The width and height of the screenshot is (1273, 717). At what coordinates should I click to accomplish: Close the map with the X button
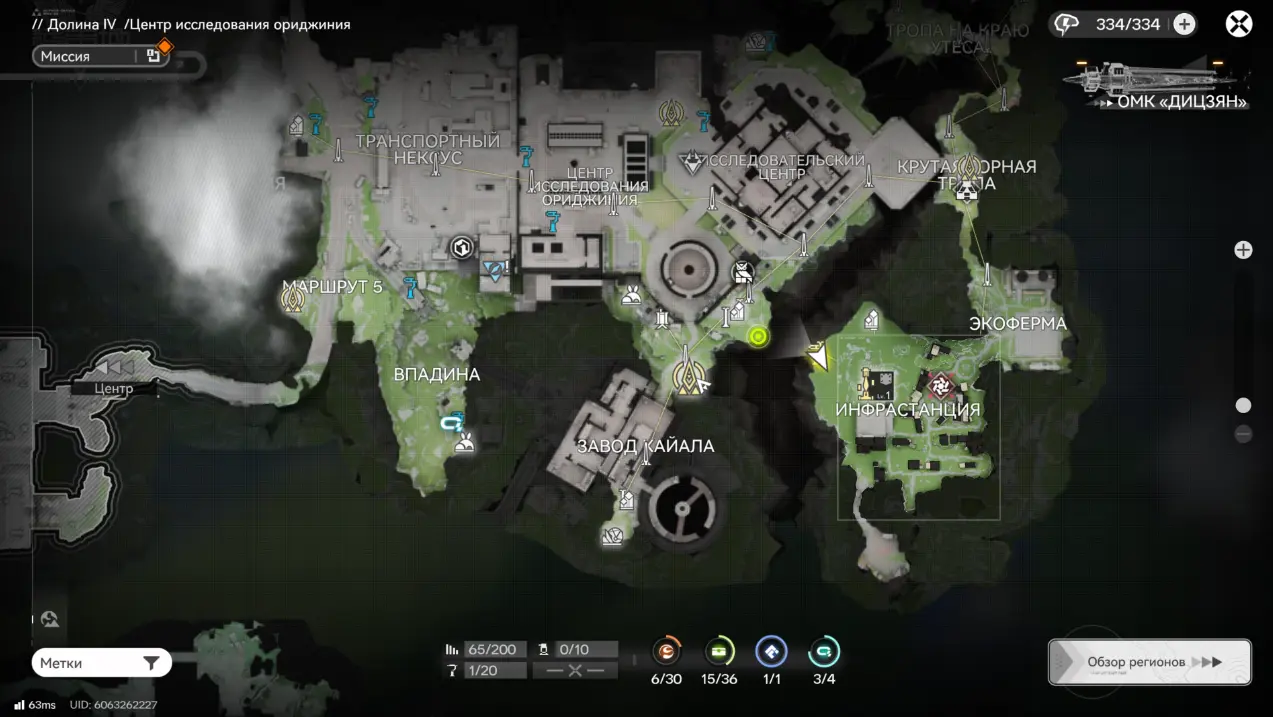tap(1239, 24)
